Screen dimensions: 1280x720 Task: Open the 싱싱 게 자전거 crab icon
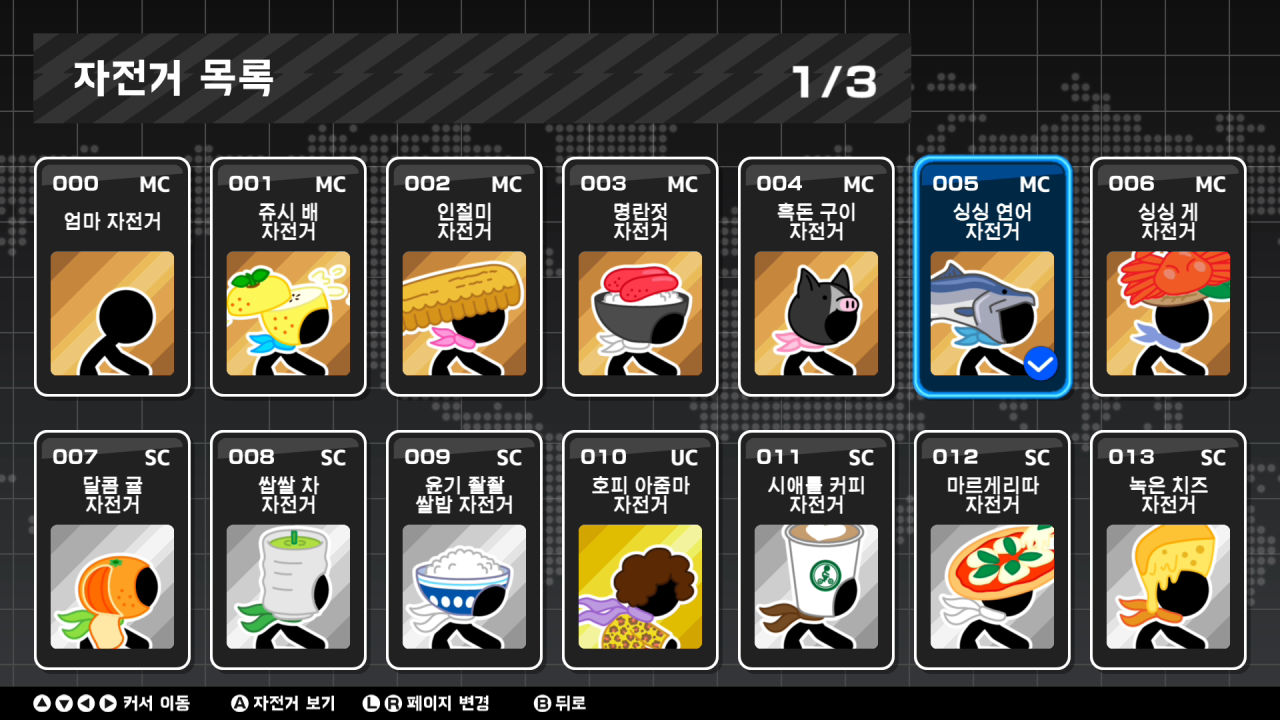[1167, 313]
